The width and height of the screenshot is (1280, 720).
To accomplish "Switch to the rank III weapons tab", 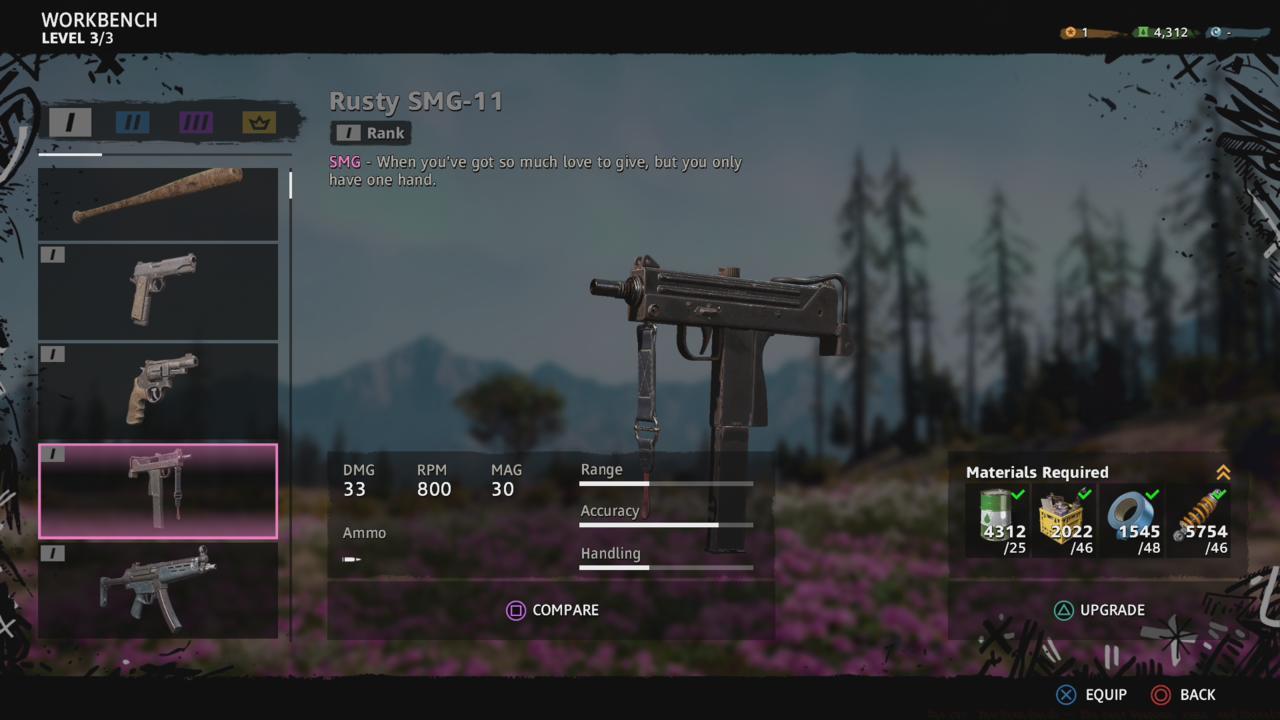I will pyautogui.click(x=196, y=122).
